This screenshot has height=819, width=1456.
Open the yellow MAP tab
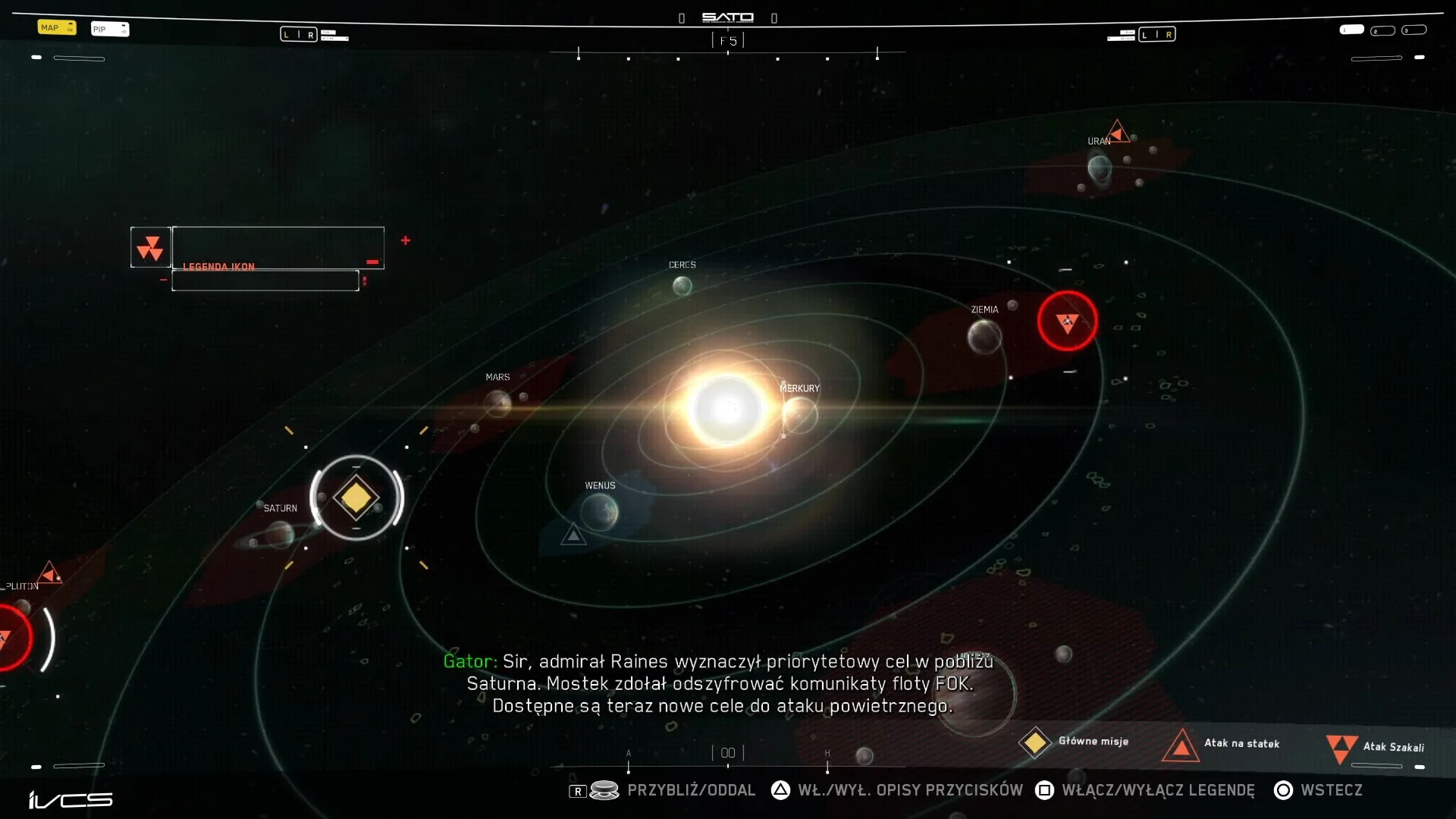57,27
